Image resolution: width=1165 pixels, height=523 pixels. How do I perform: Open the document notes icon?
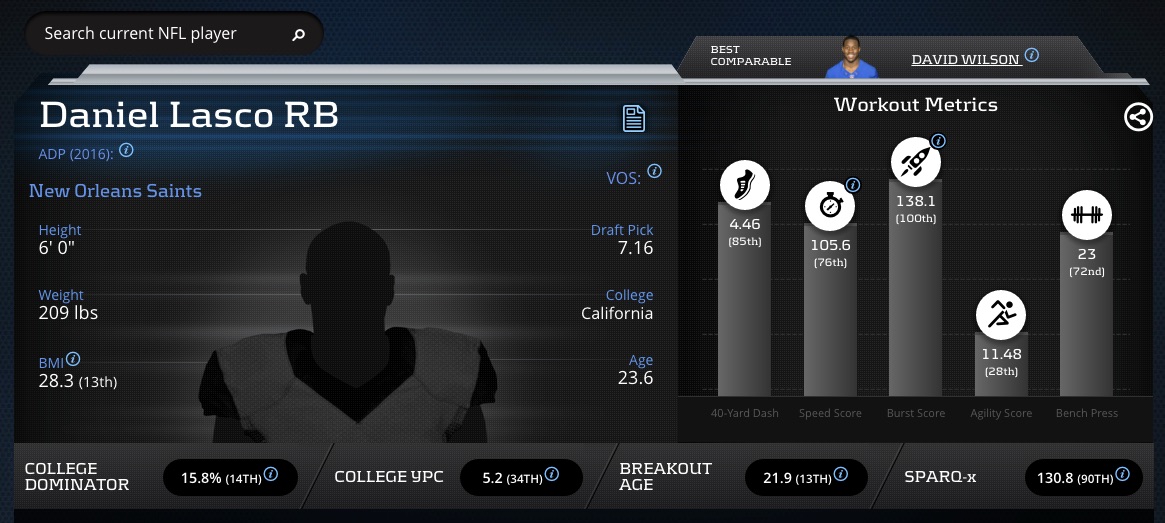633,118
